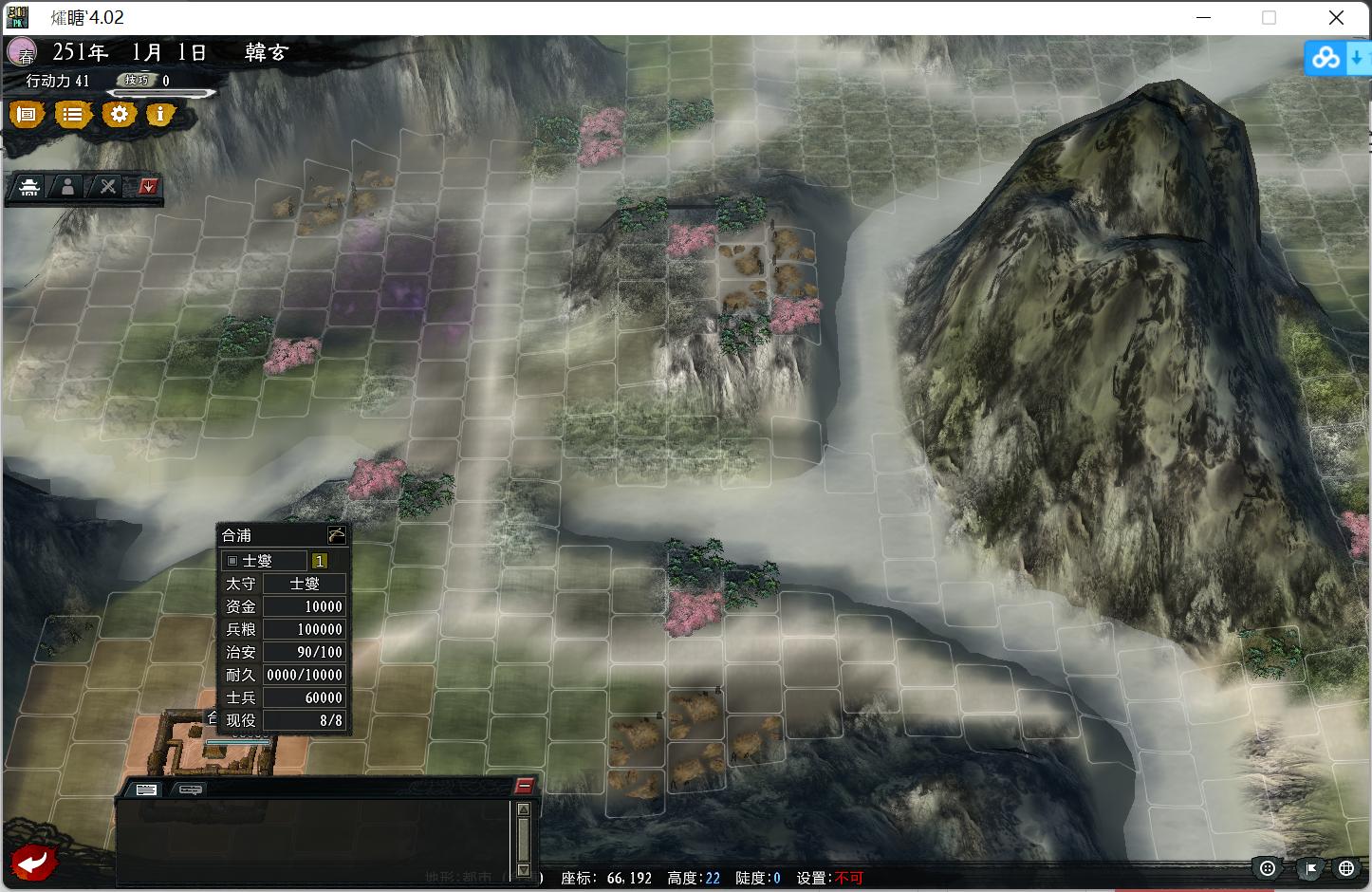Click the bow icon in the 合浦 city panel
The image size is (1372, 892).
(337, 534)
